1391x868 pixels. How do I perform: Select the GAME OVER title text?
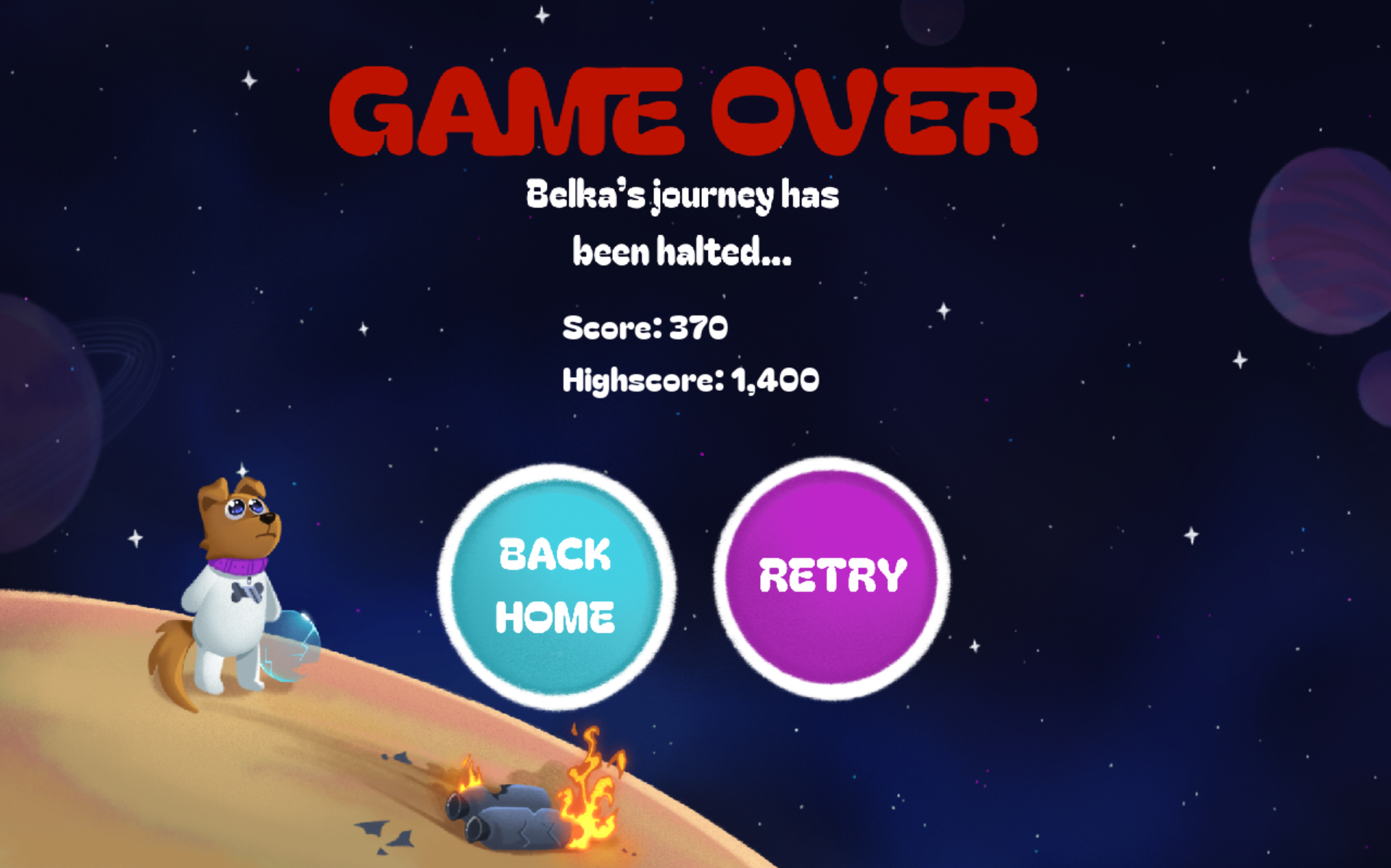point(682,112)
